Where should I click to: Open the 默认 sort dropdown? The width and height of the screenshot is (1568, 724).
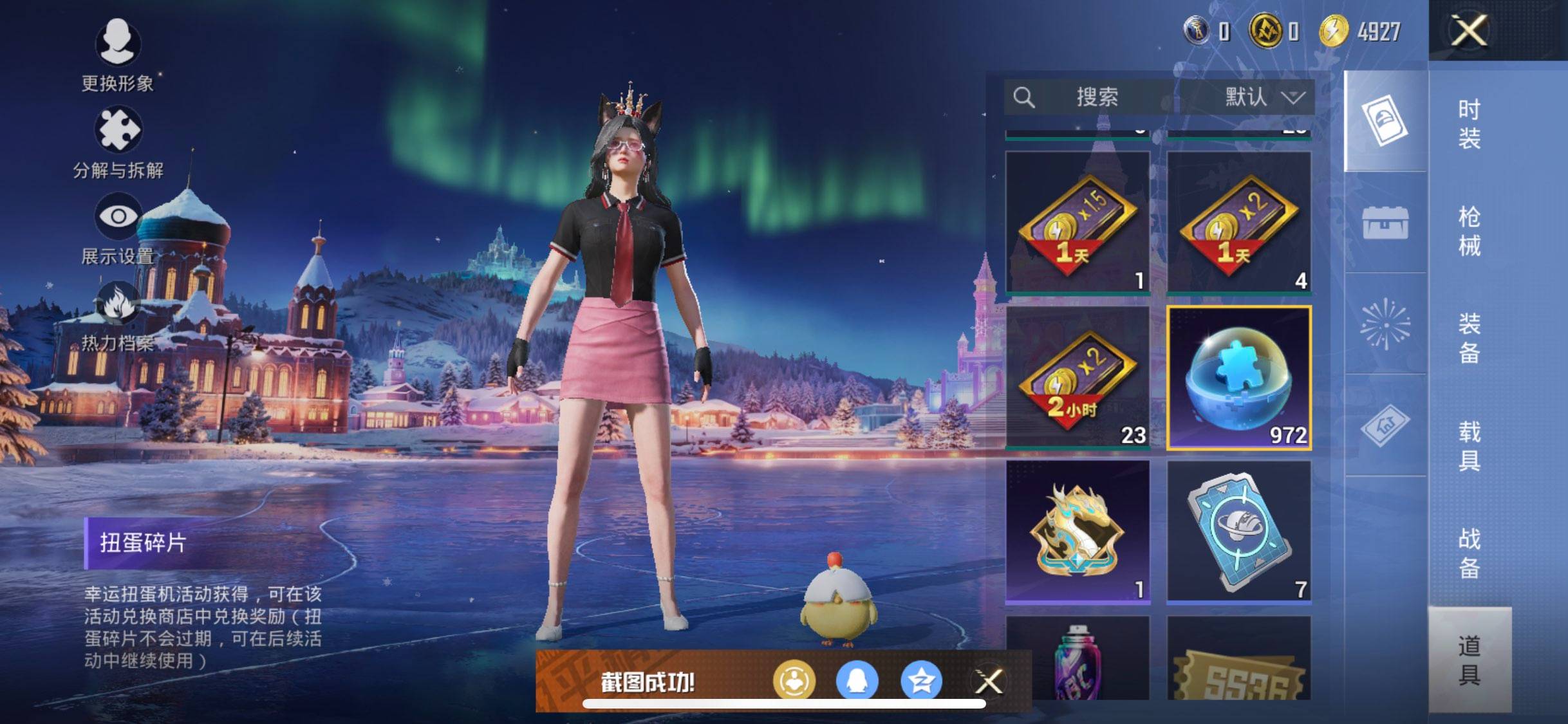(1263, 97)
